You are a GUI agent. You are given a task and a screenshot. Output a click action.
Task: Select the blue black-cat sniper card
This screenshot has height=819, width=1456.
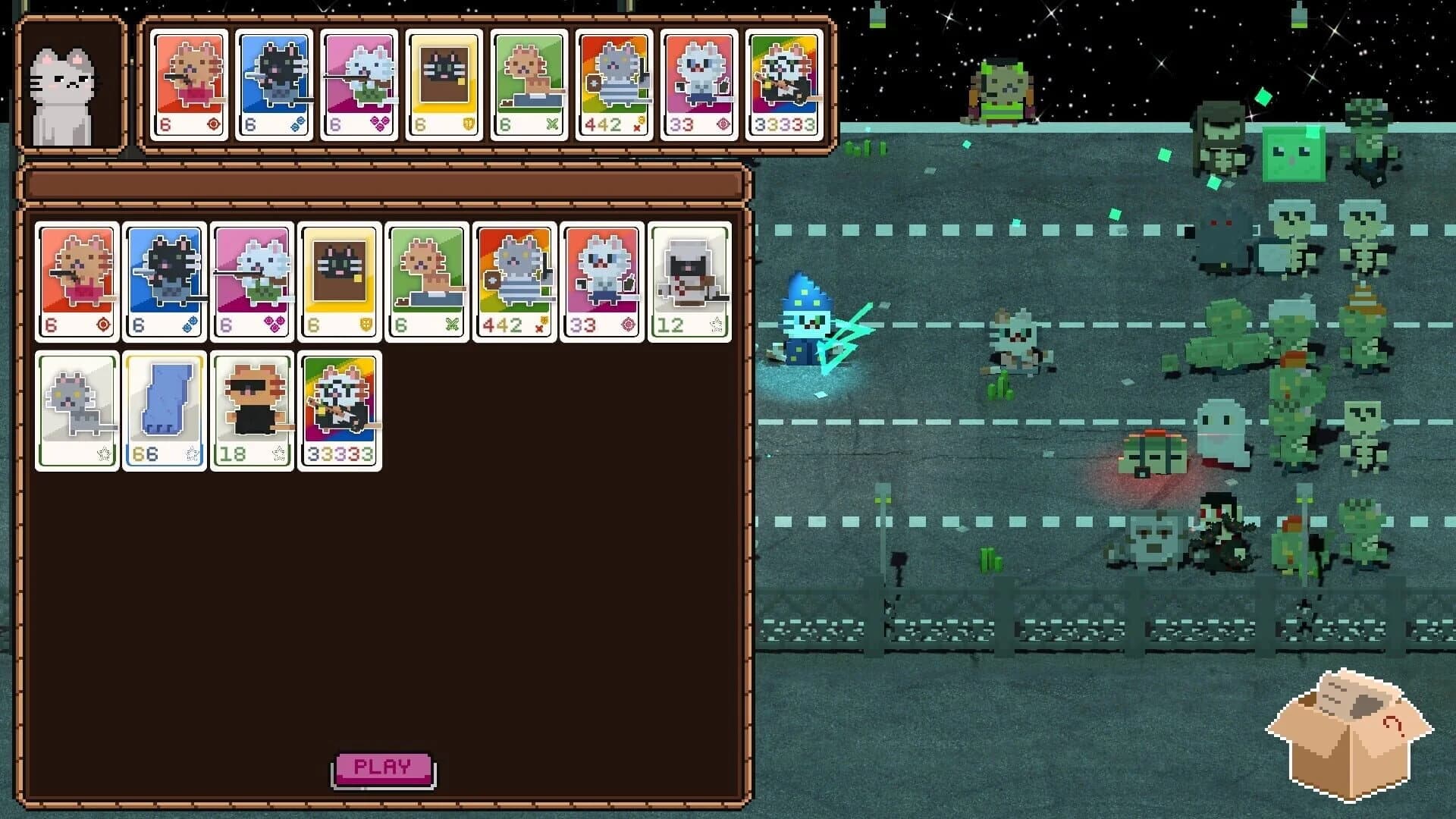[x=164, y=281]
